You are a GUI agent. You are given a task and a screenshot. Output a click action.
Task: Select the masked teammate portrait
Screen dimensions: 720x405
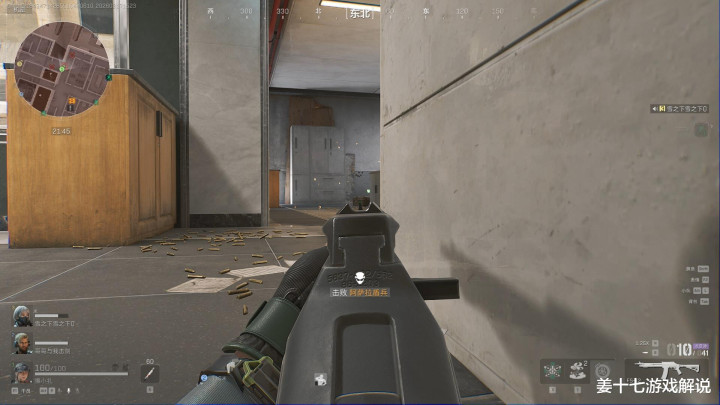(x=21, y=315)
